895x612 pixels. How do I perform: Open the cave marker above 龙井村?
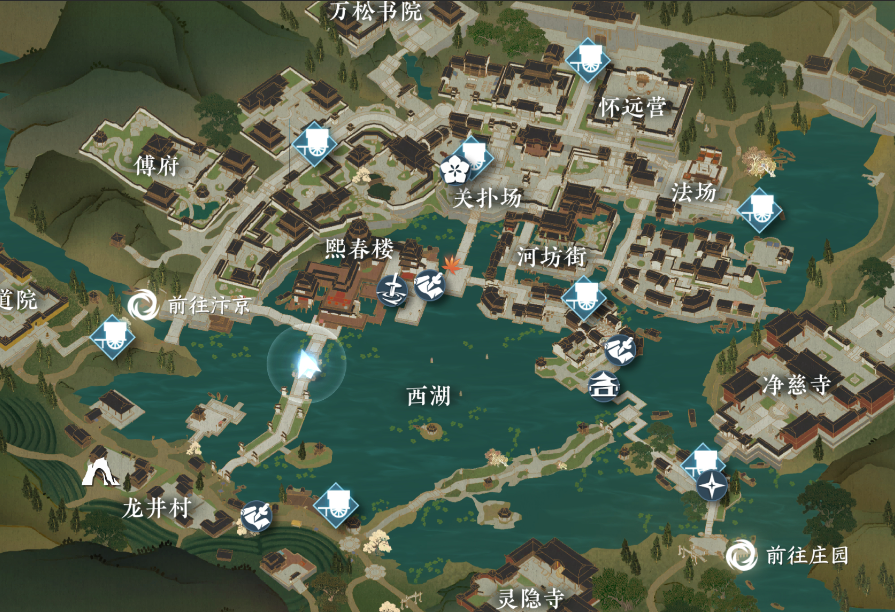pos(99,468)
